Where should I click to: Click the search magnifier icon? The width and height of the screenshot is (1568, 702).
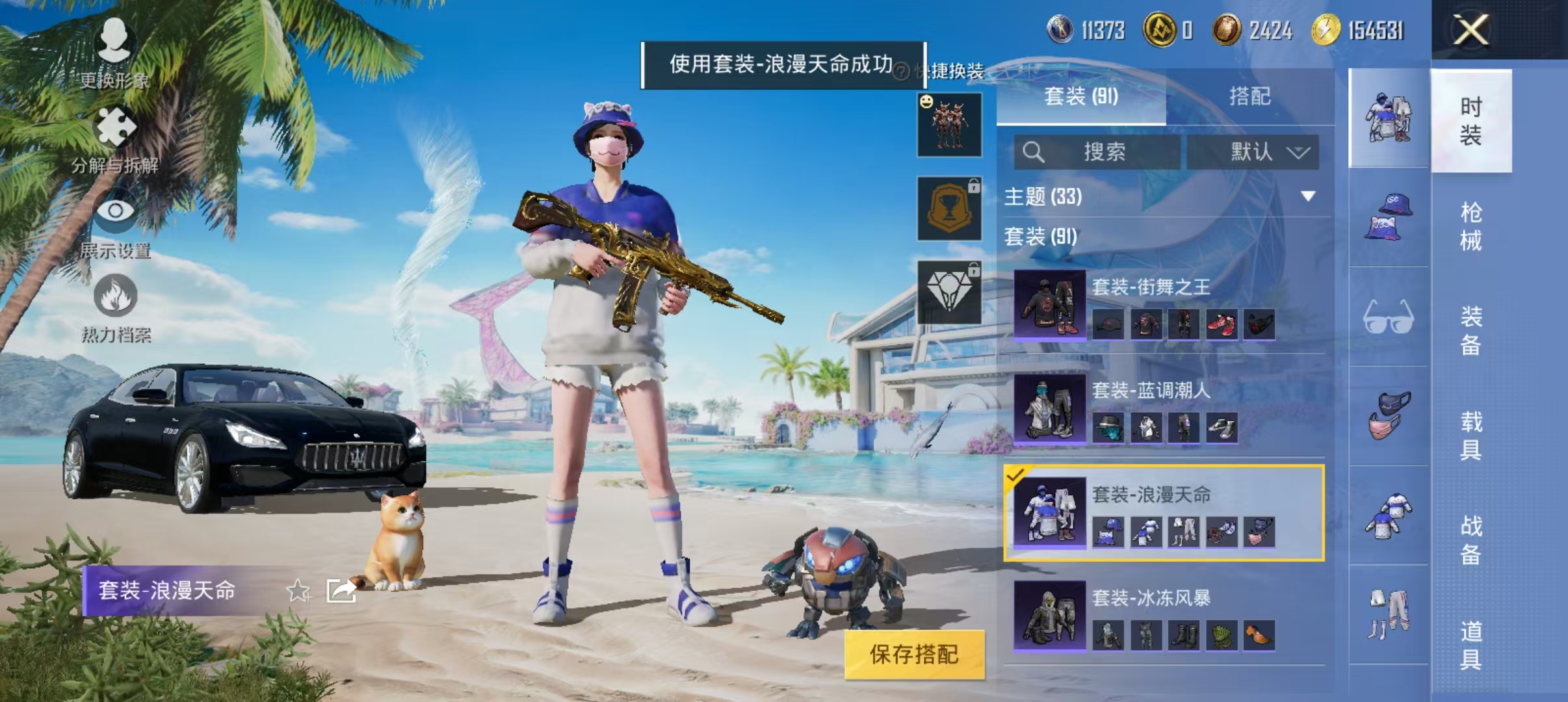1034,153
